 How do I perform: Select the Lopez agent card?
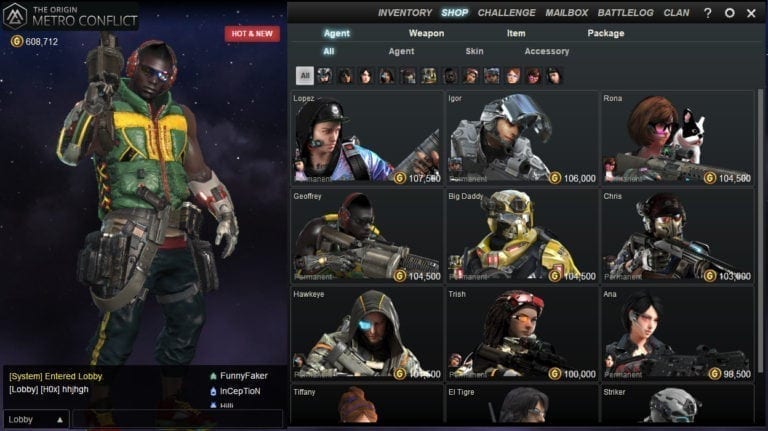click(367, 137)
